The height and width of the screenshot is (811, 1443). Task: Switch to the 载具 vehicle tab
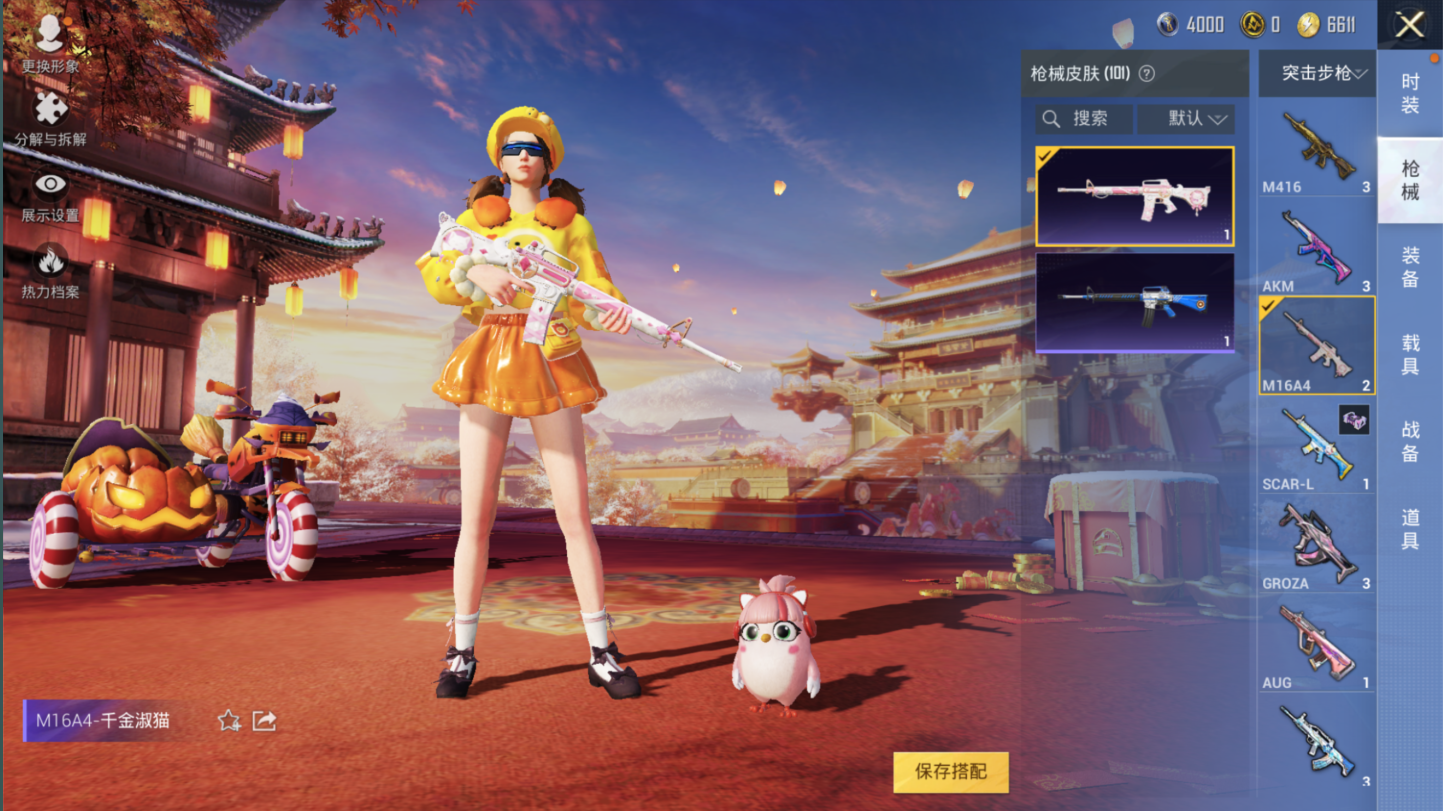point(1409,354)
